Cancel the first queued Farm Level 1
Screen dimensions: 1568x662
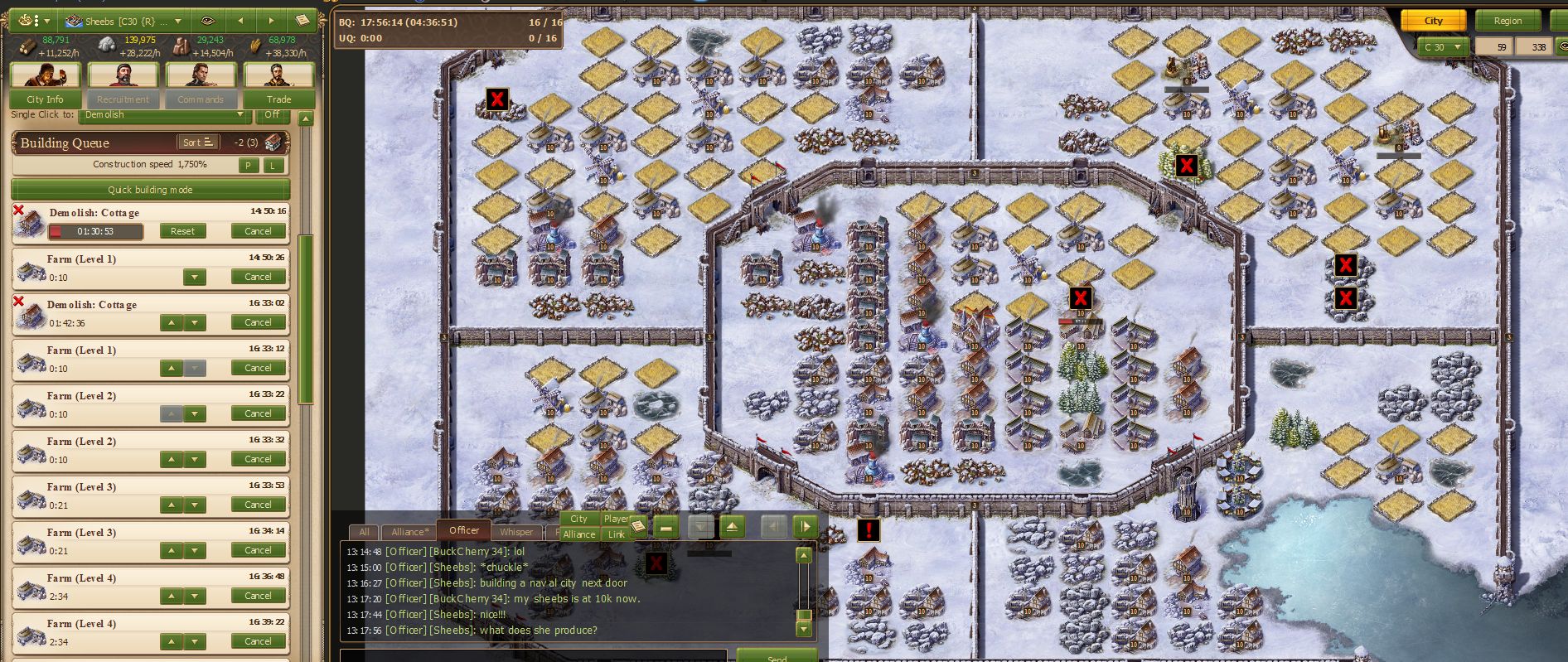pos(258,277)
